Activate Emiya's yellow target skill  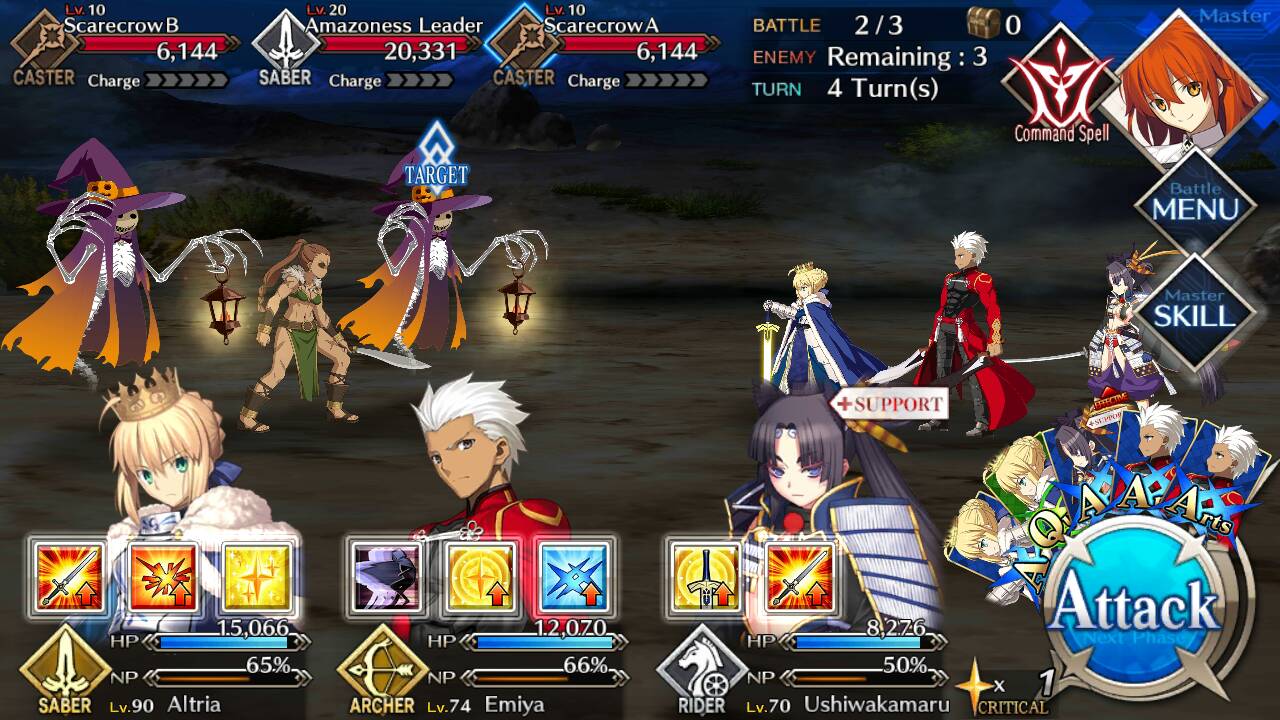tap(481, 578)
